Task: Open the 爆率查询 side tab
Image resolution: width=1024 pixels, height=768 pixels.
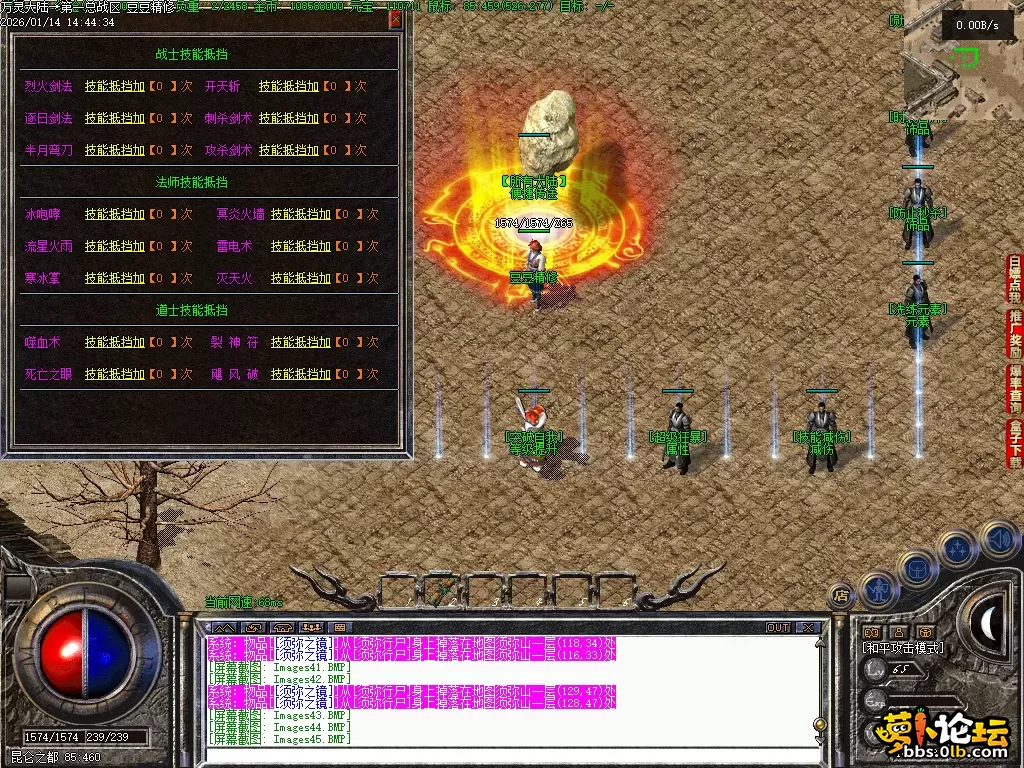Action: pyautogui.click(x=1015, y=388)
